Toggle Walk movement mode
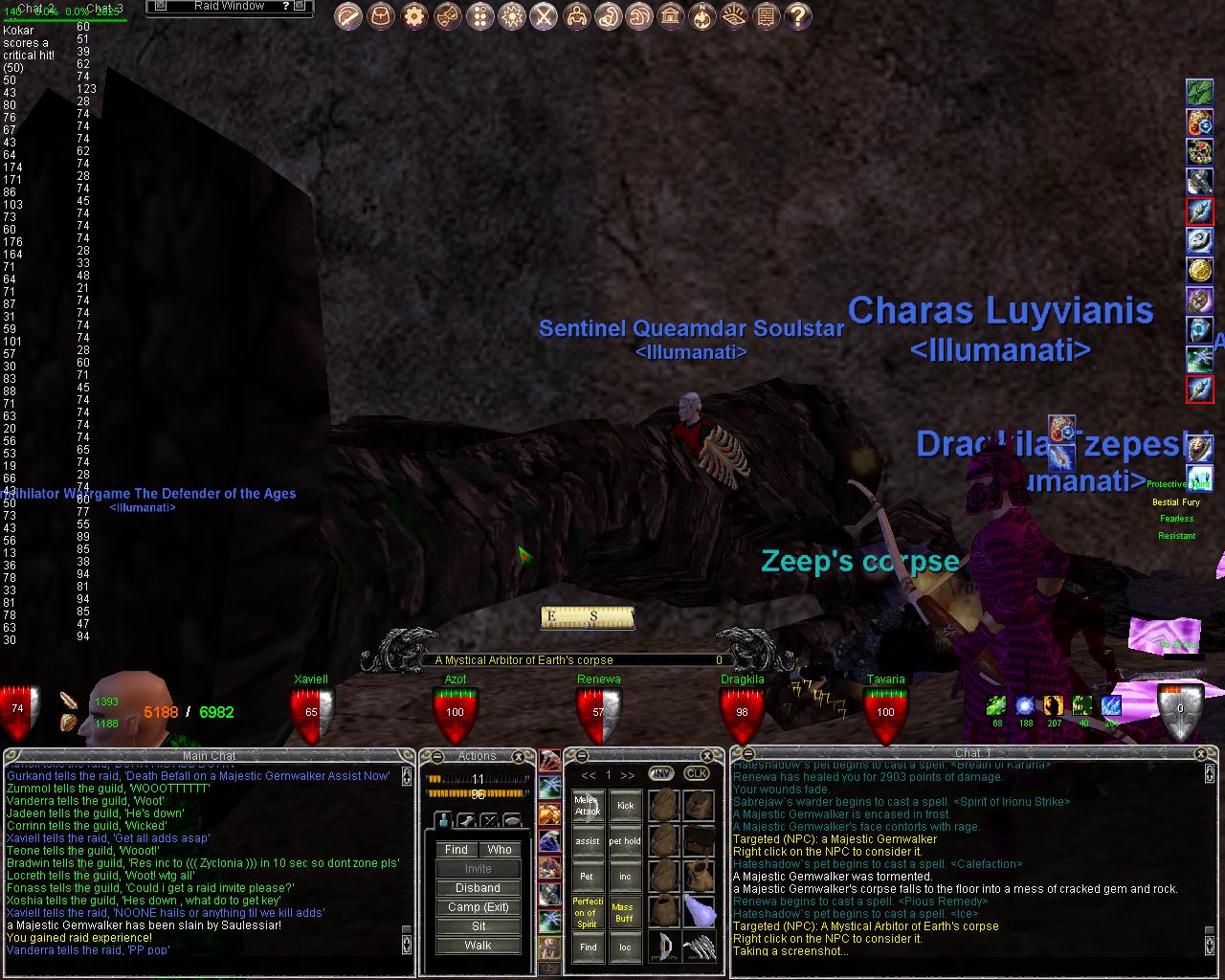 pos(478,945)
